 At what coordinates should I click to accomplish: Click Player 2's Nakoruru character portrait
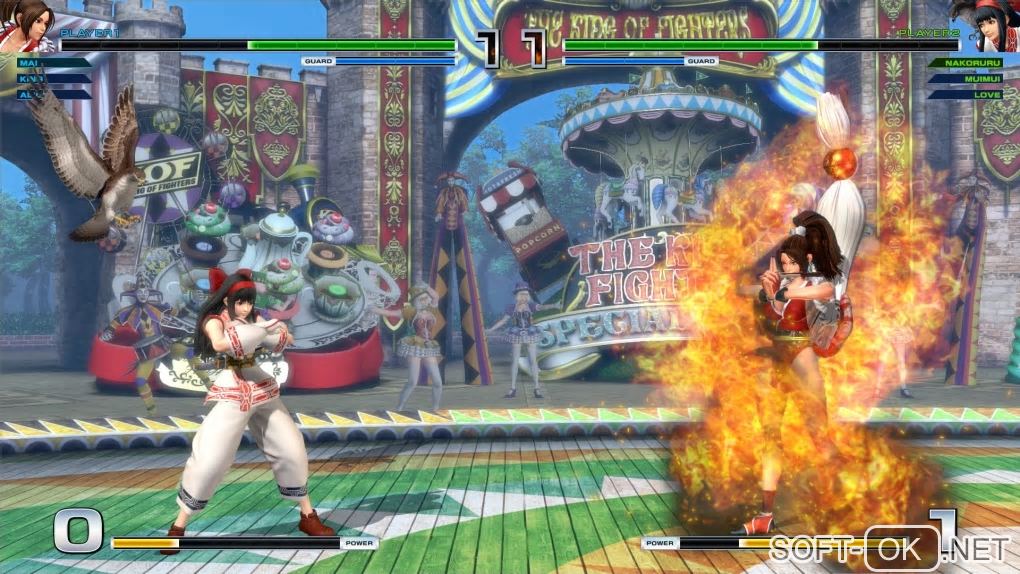pos(992,25)
